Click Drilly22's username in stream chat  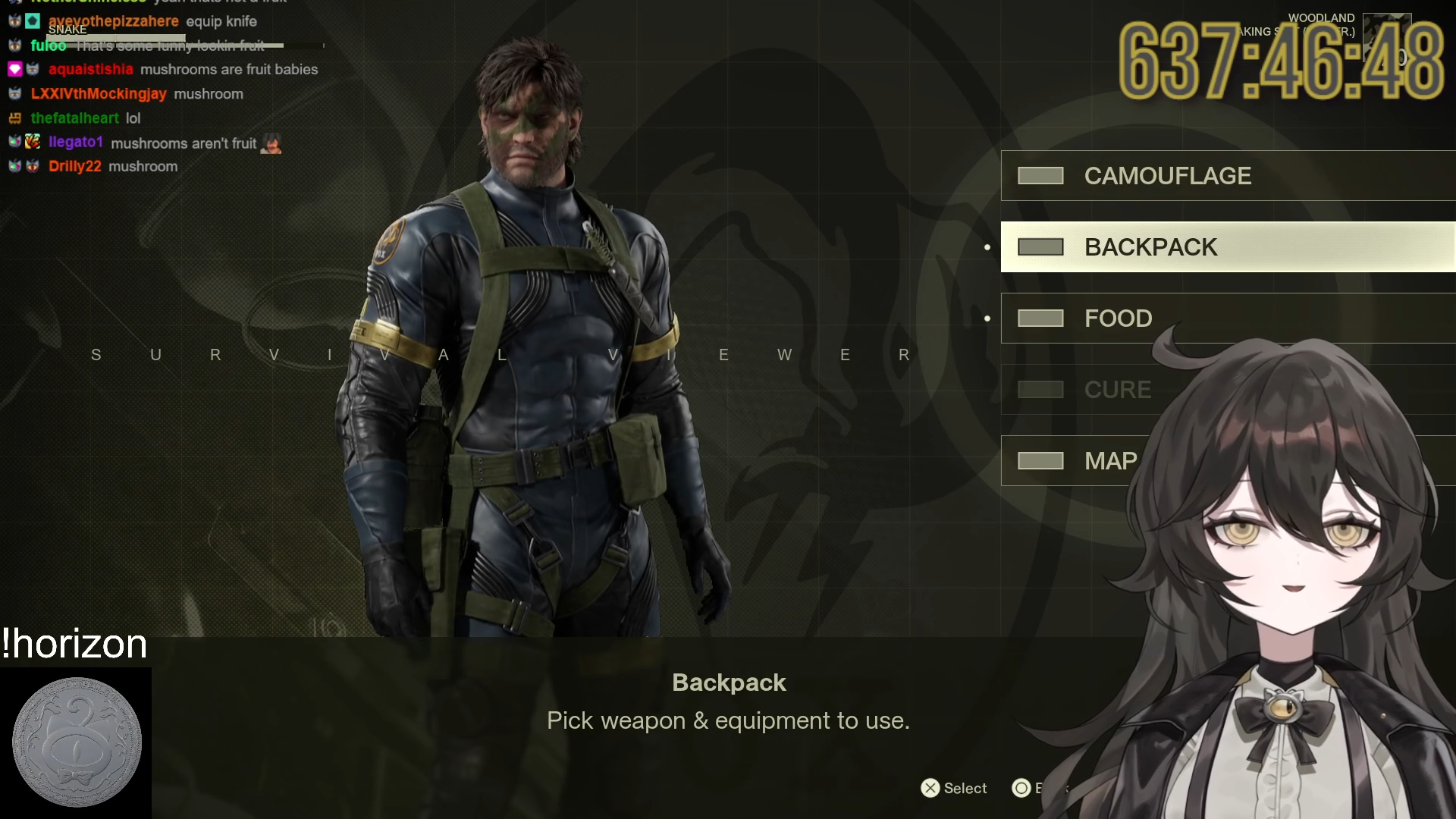pos(74,167)
